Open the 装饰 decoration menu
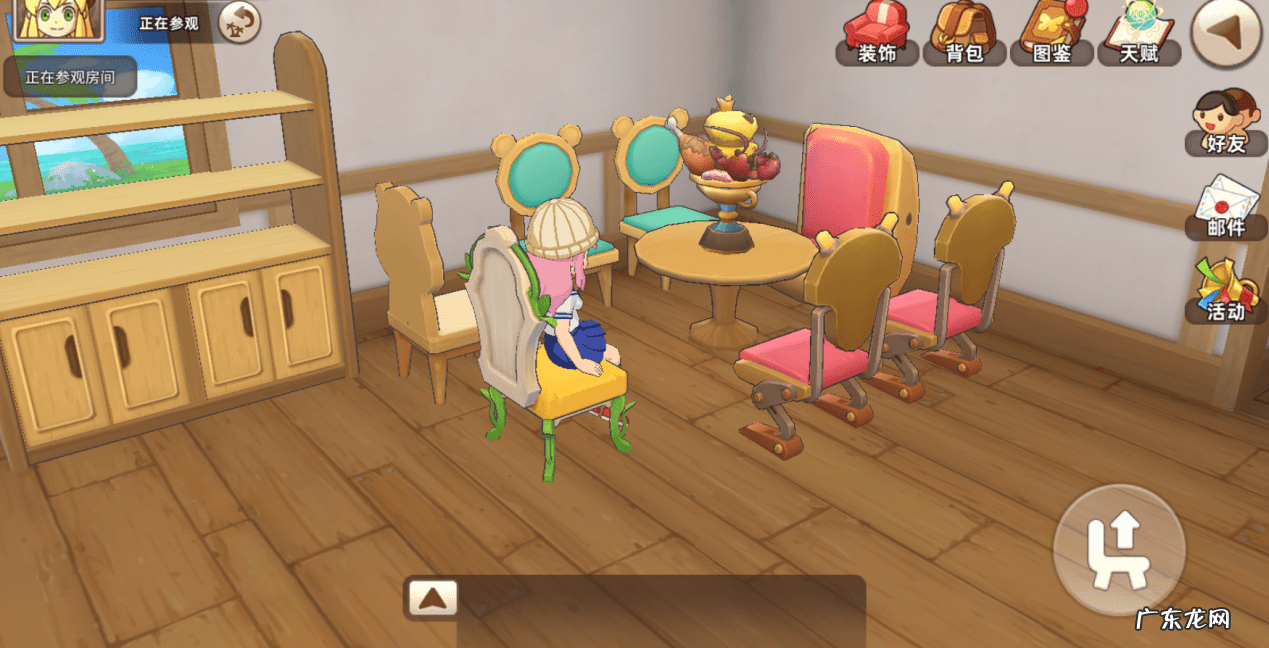Screen dimensions: 1269x648 [877, 34]
